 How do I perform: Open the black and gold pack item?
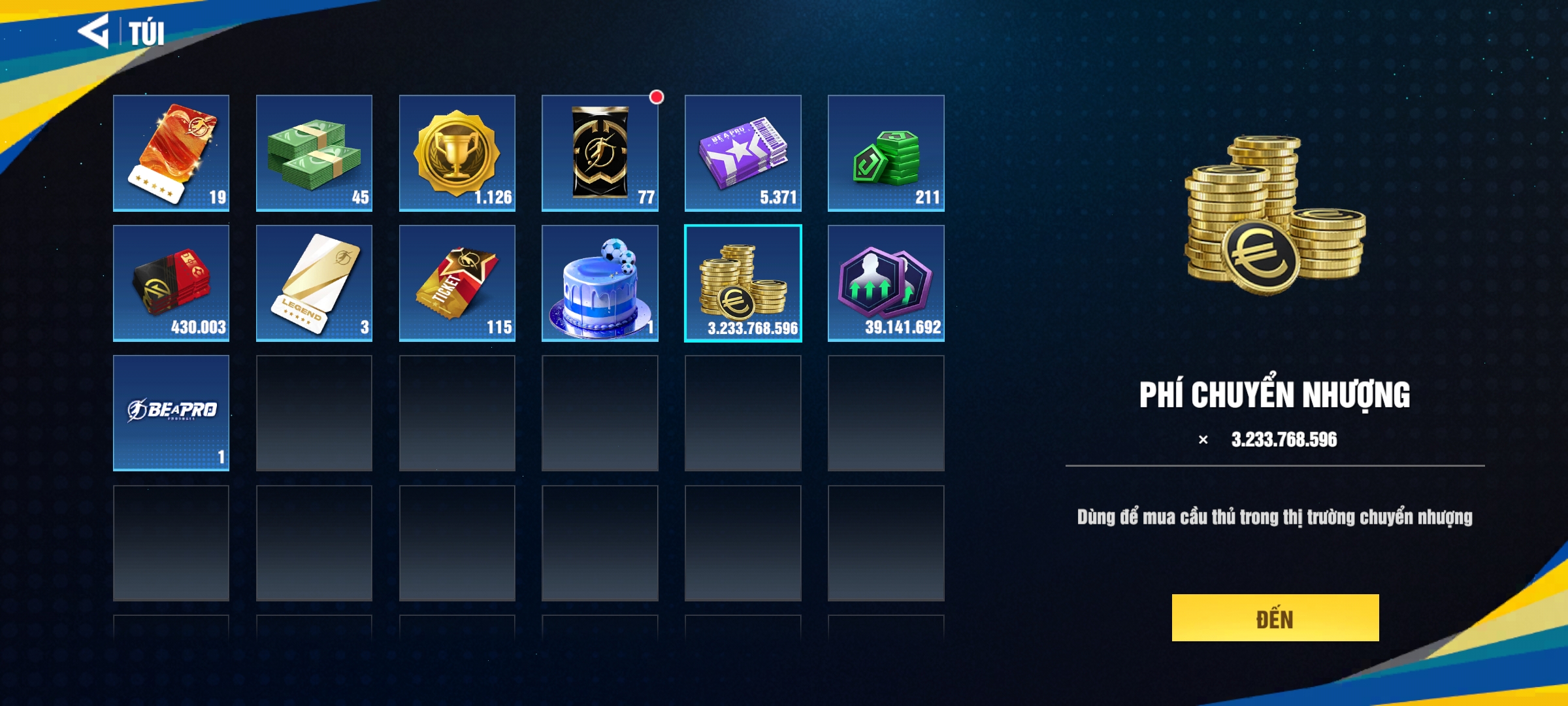pyautogui.click(x=600, y=153)
